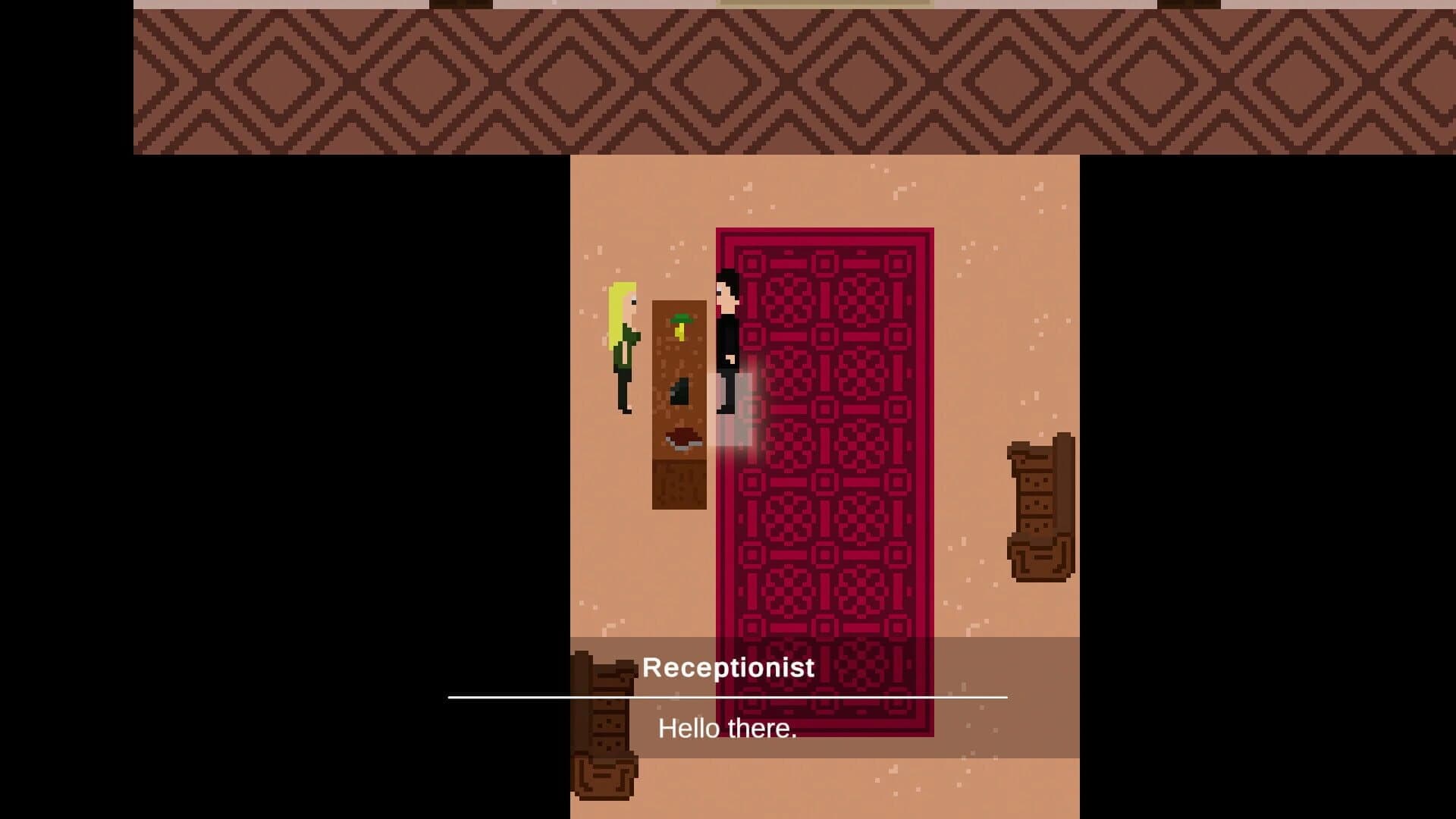Screen dimensions: 1456x819
Task: Click the glowing interaction highlight near the receptionist
Action: click(739, 409)
